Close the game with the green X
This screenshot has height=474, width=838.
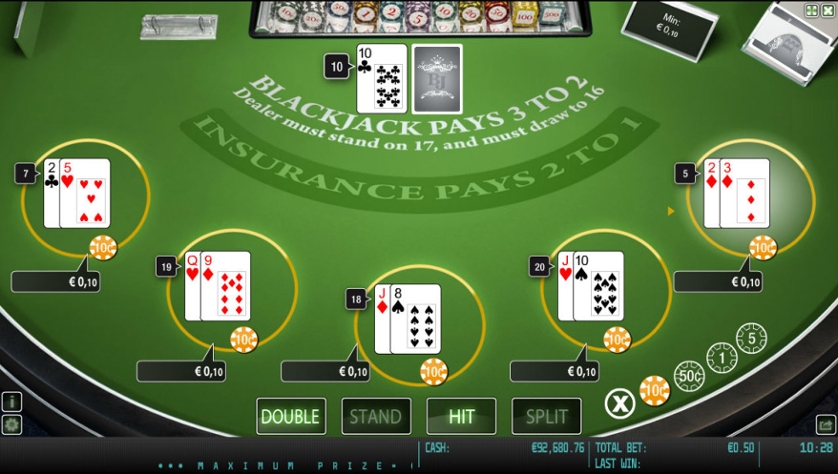pyautogui.click(x=827, y=10)
